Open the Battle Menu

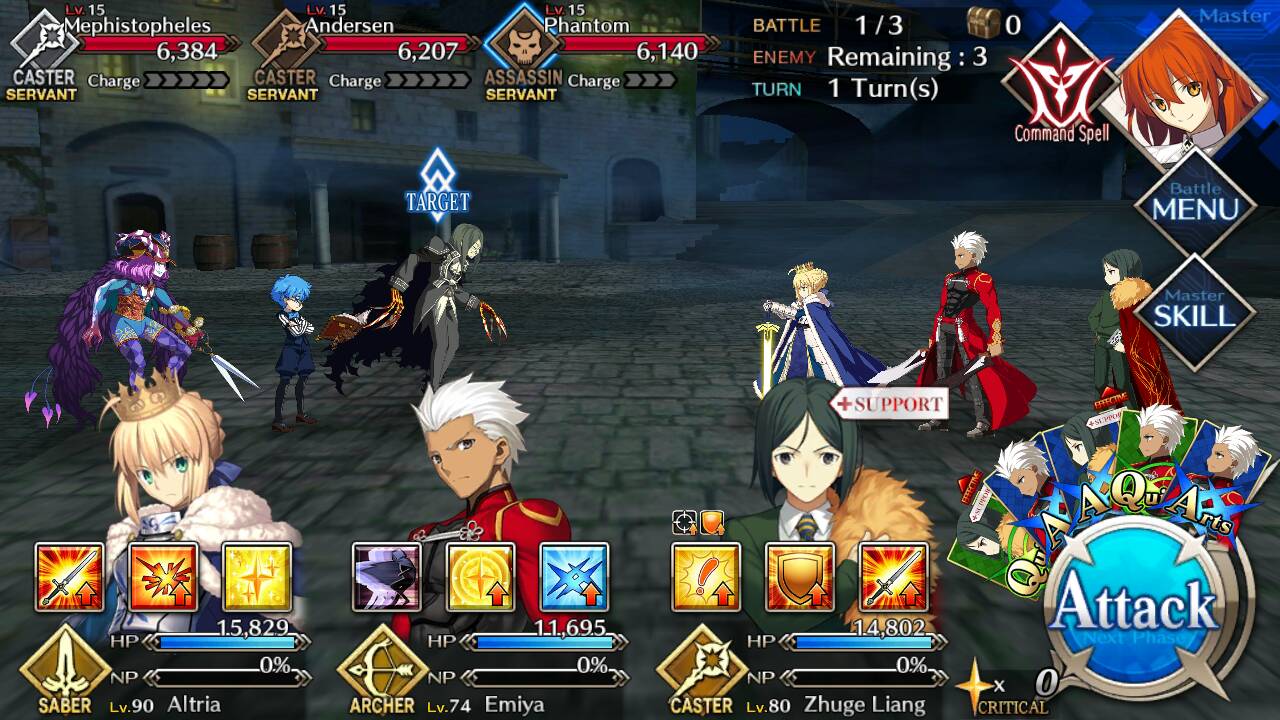[x=1195, y=204]
